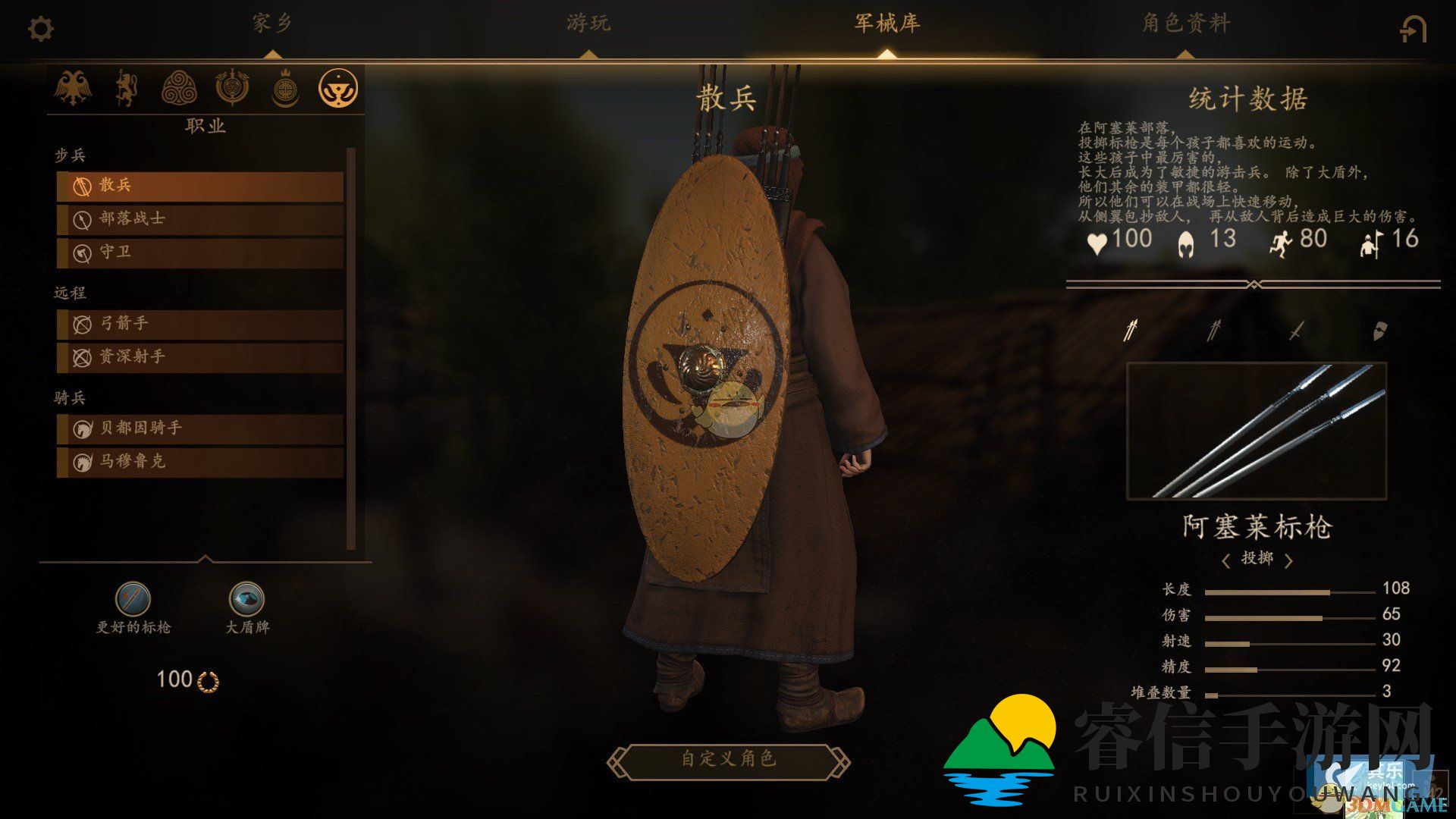Click the exit arrow icon
1456x819 pixels.
click(1413, 30)
